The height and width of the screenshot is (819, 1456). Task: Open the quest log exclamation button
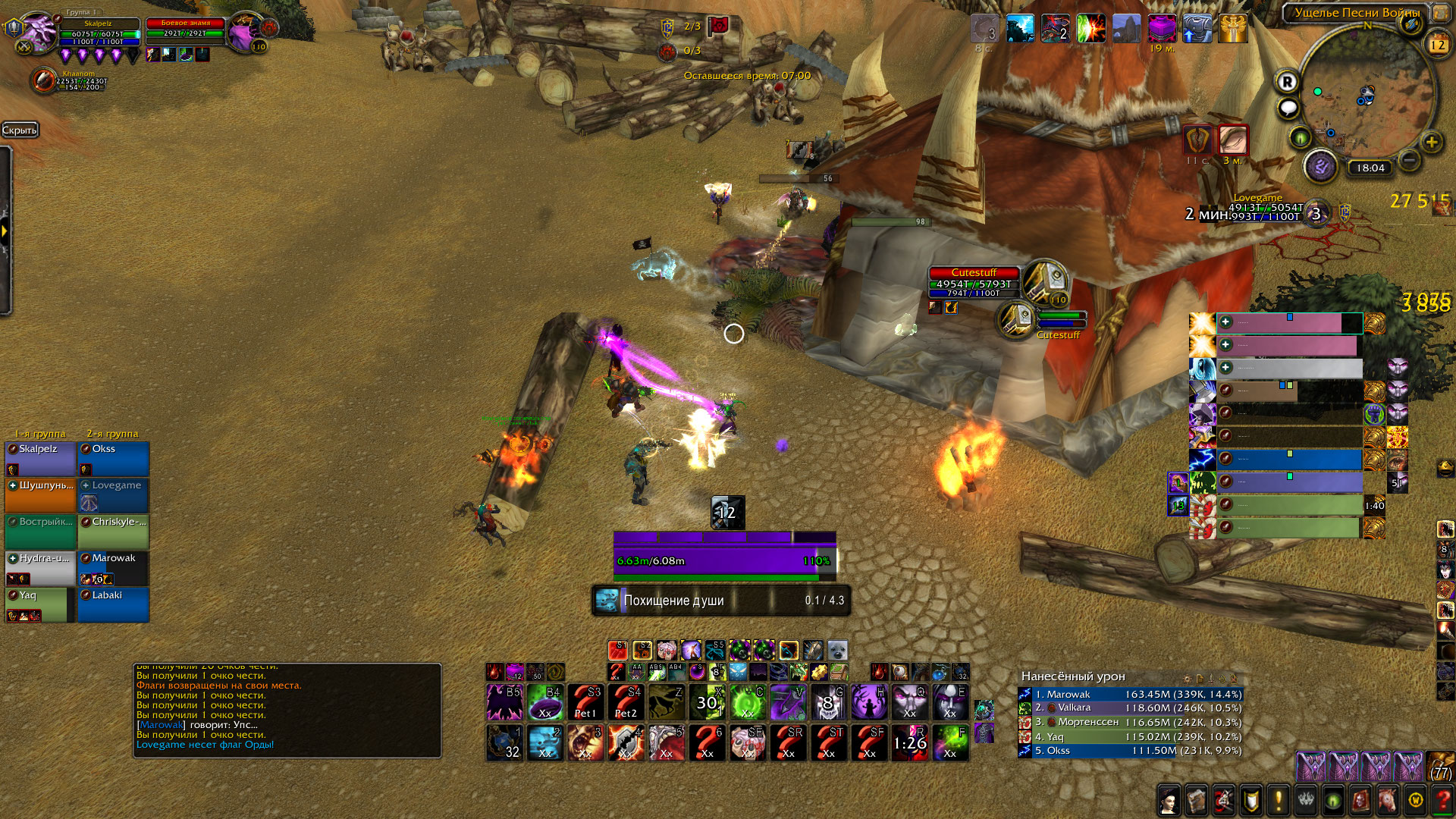(1279, 799)
